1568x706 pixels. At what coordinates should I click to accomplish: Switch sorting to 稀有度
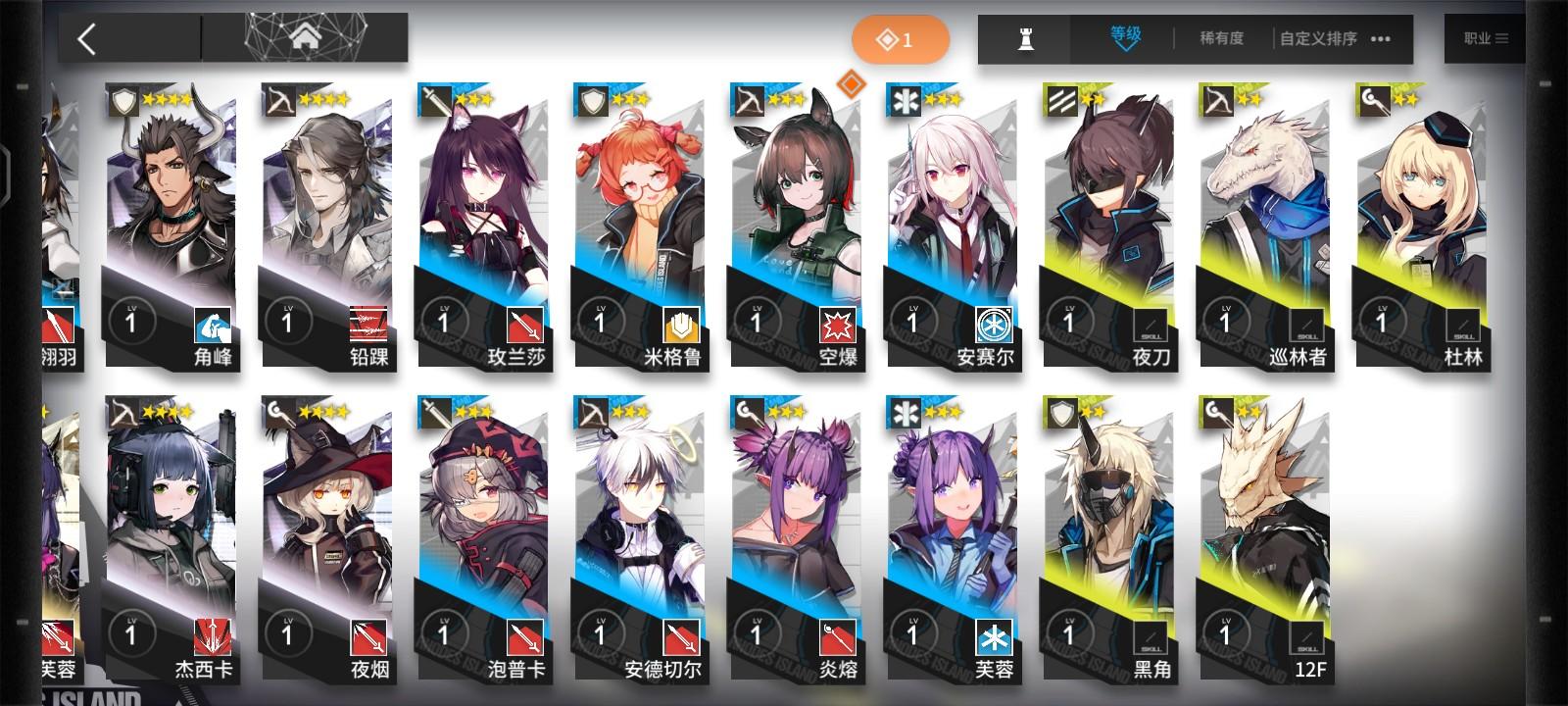coord(1218,40)
